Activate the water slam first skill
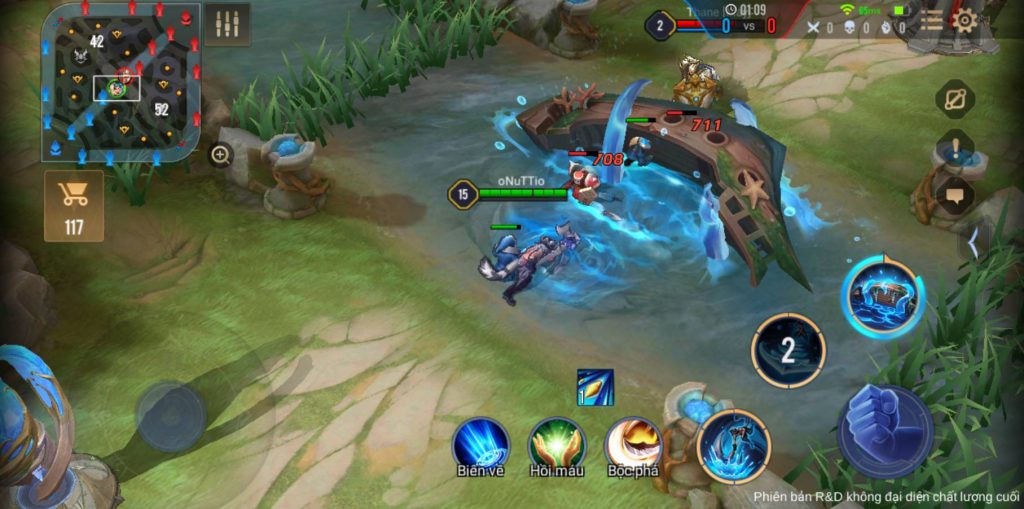 click(x=734, y=446)
